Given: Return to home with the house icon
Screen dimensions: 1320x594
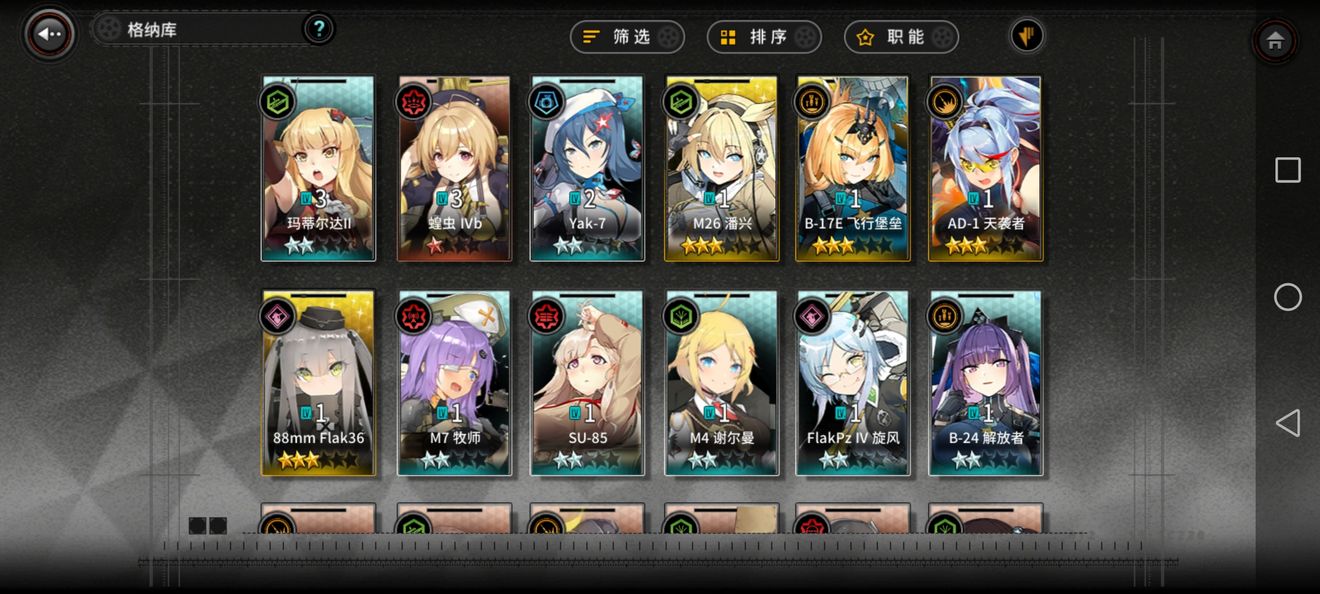Looking at the screenshot, I should 1274,41.
